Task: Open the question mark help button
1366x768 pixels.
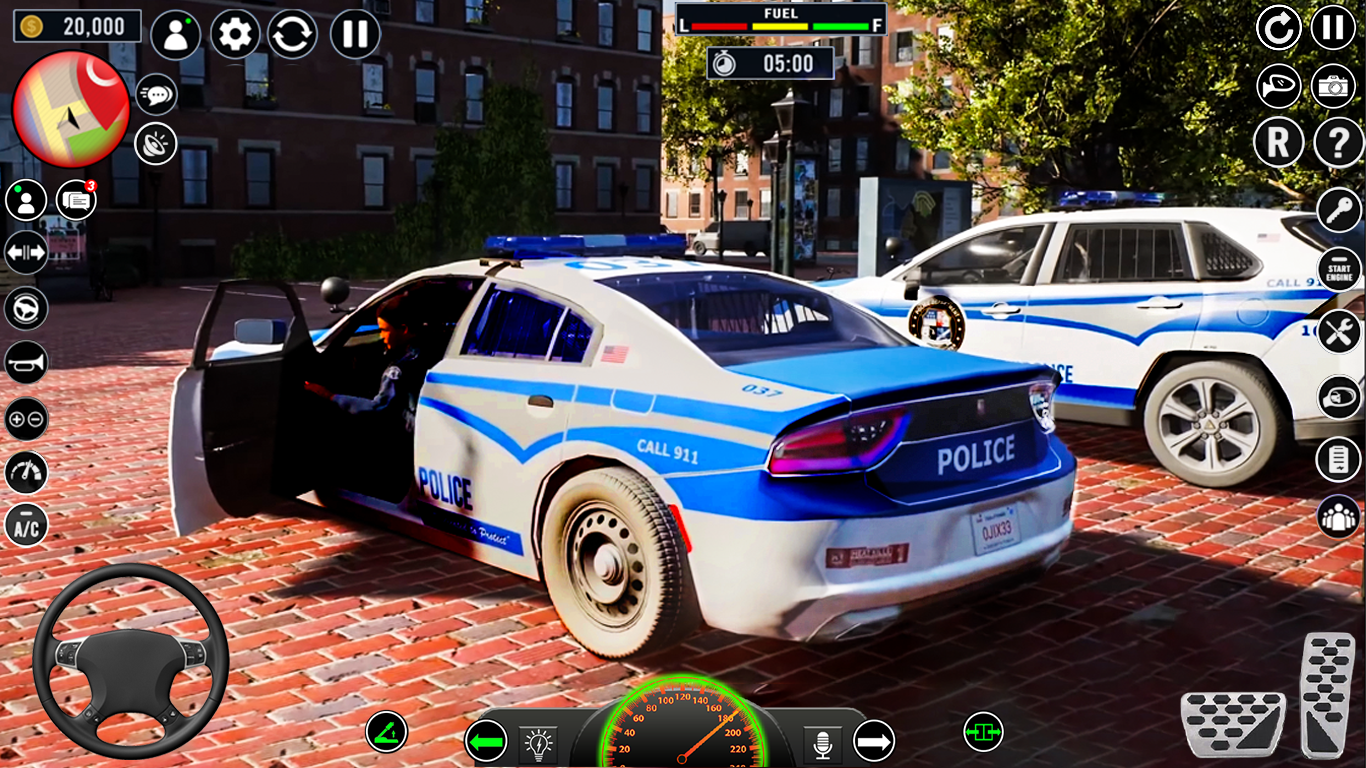Action: click(1338, 144)
